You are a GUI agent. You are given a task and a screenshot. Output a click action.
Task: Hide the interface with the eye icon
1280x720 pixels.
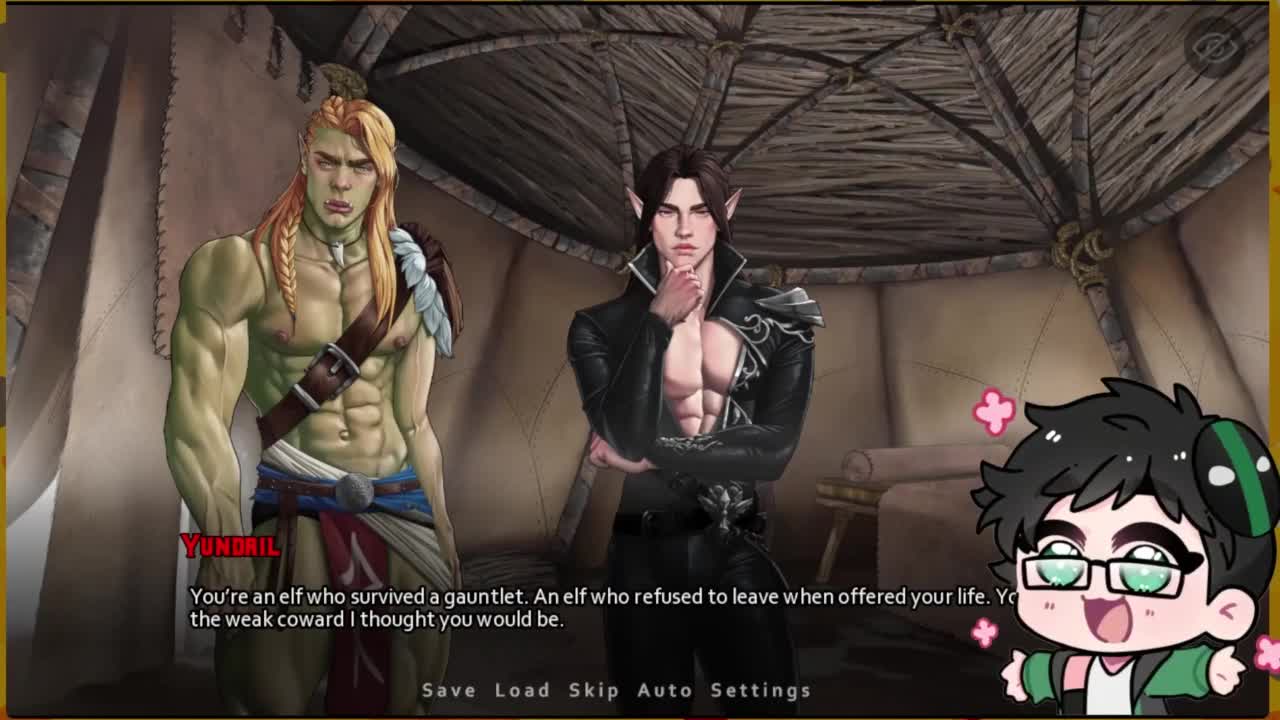coord(1213,46)
